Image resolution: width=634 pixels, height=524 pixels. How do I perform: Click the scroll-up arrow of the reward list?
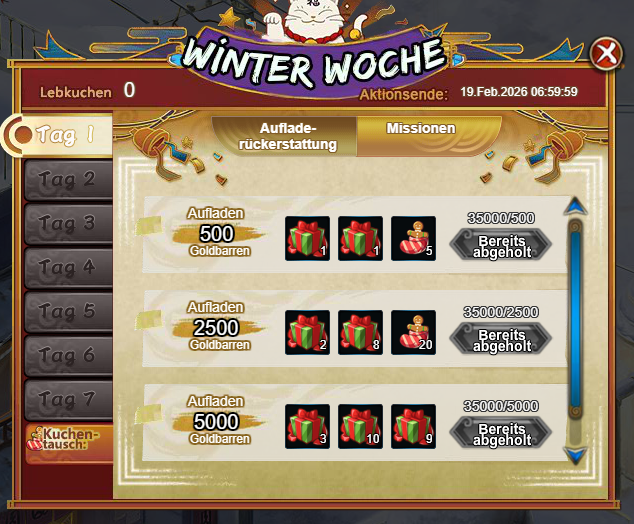(574, 207)
